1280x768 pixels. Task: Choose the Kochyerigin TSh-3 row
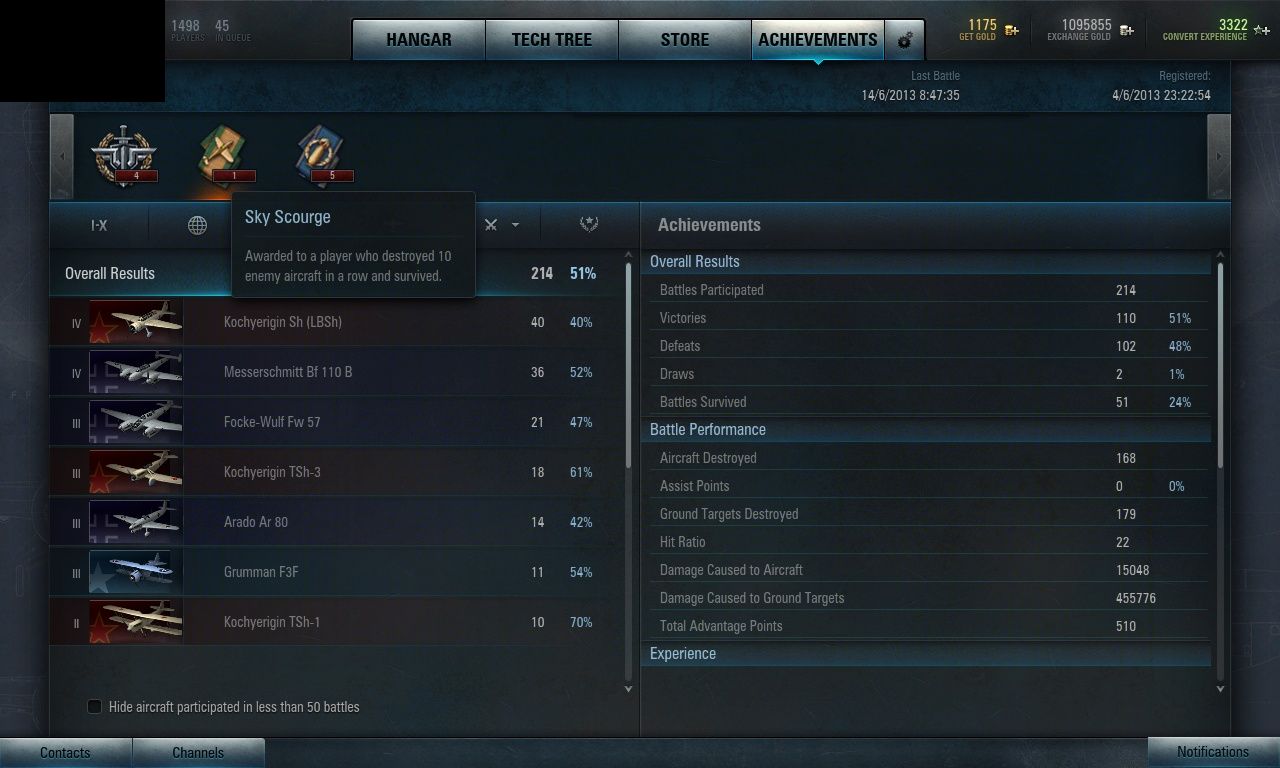tap(338, 472)
